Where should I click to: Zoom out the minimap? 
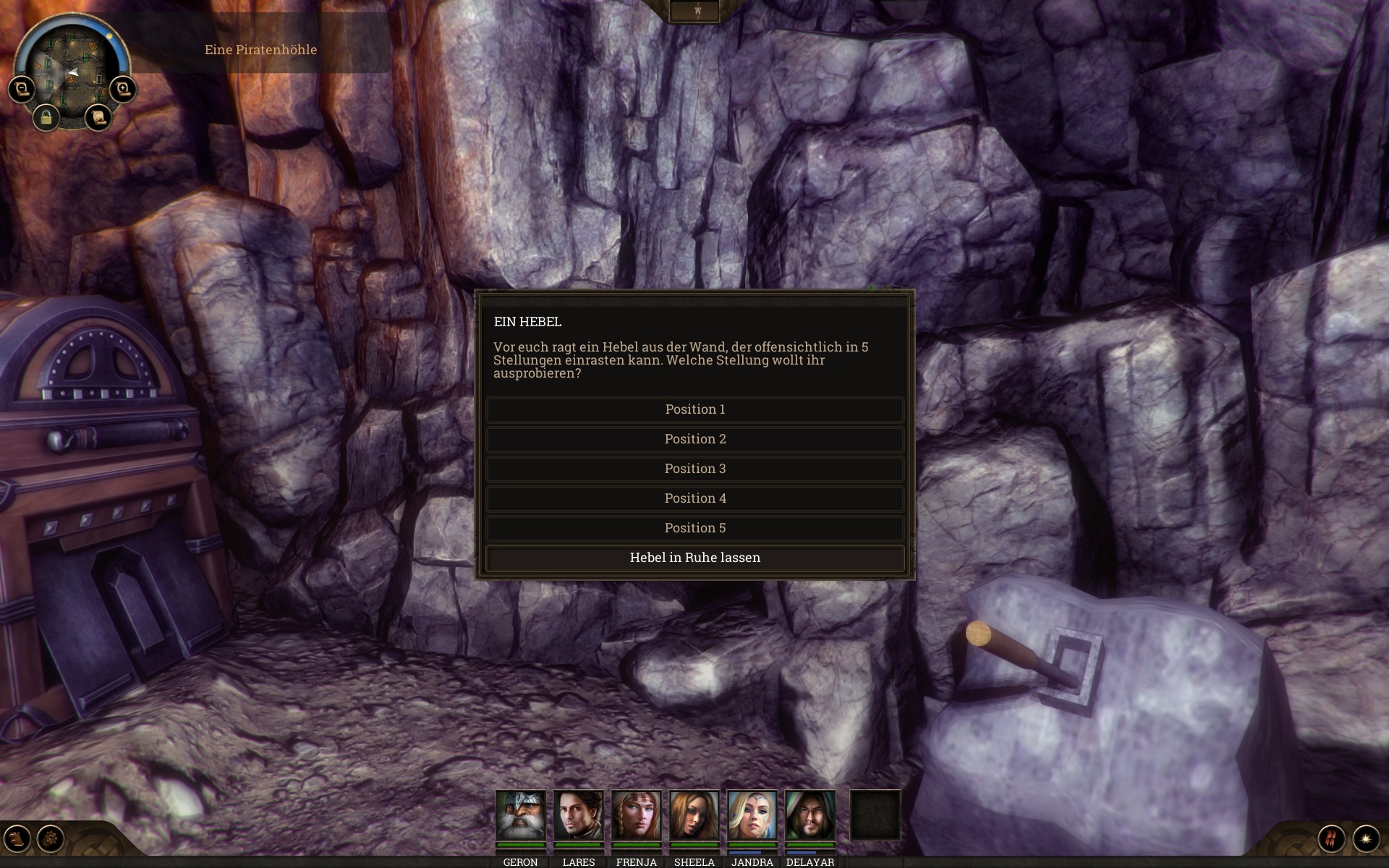tap(22, 89)
